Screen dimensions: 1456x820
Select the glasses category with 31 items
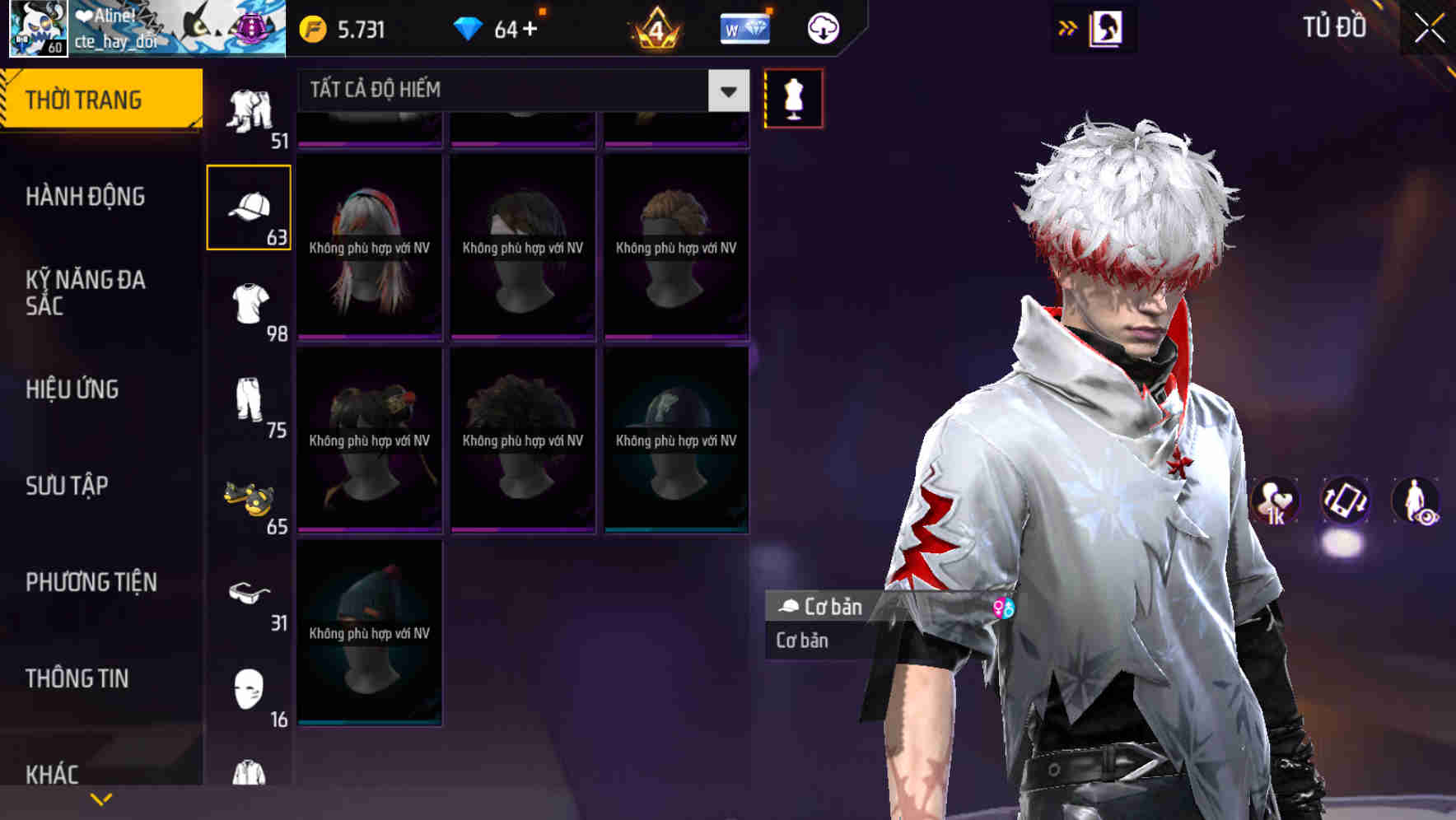[x=250, y=594]
